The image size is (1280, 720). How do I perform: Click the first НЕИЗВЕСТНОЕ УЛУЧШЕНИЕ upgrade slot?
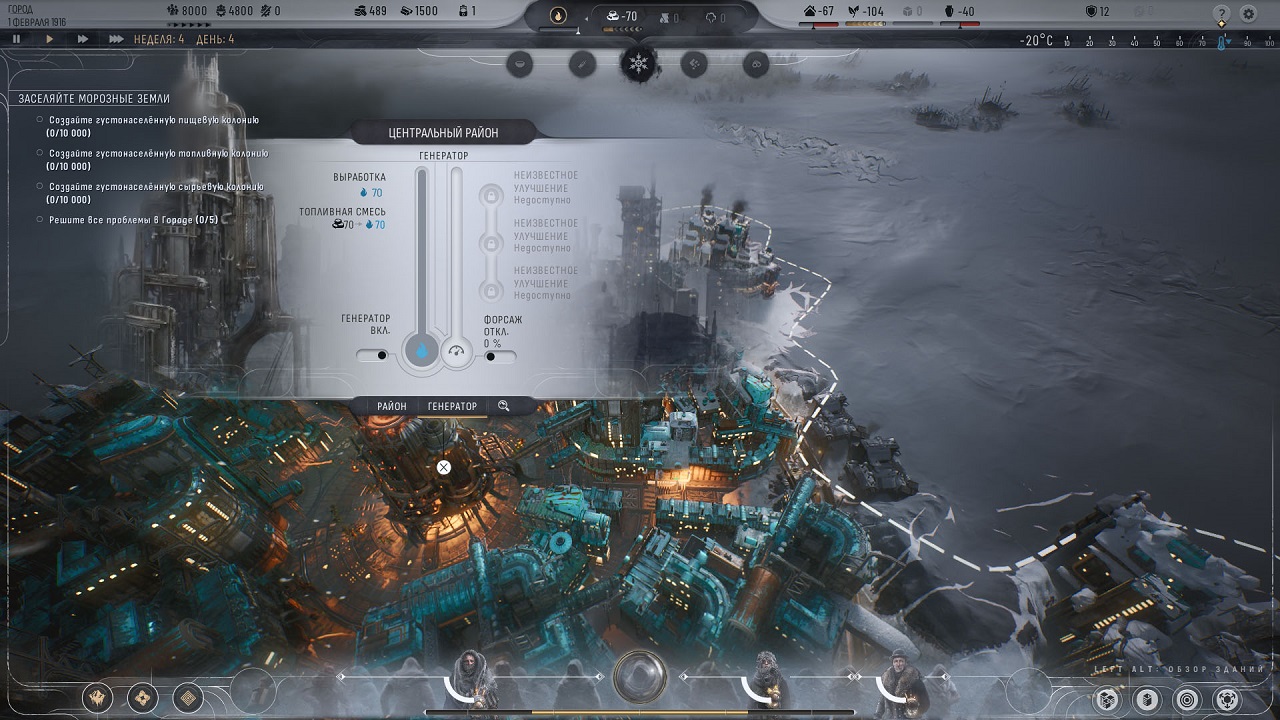(491, 196)
